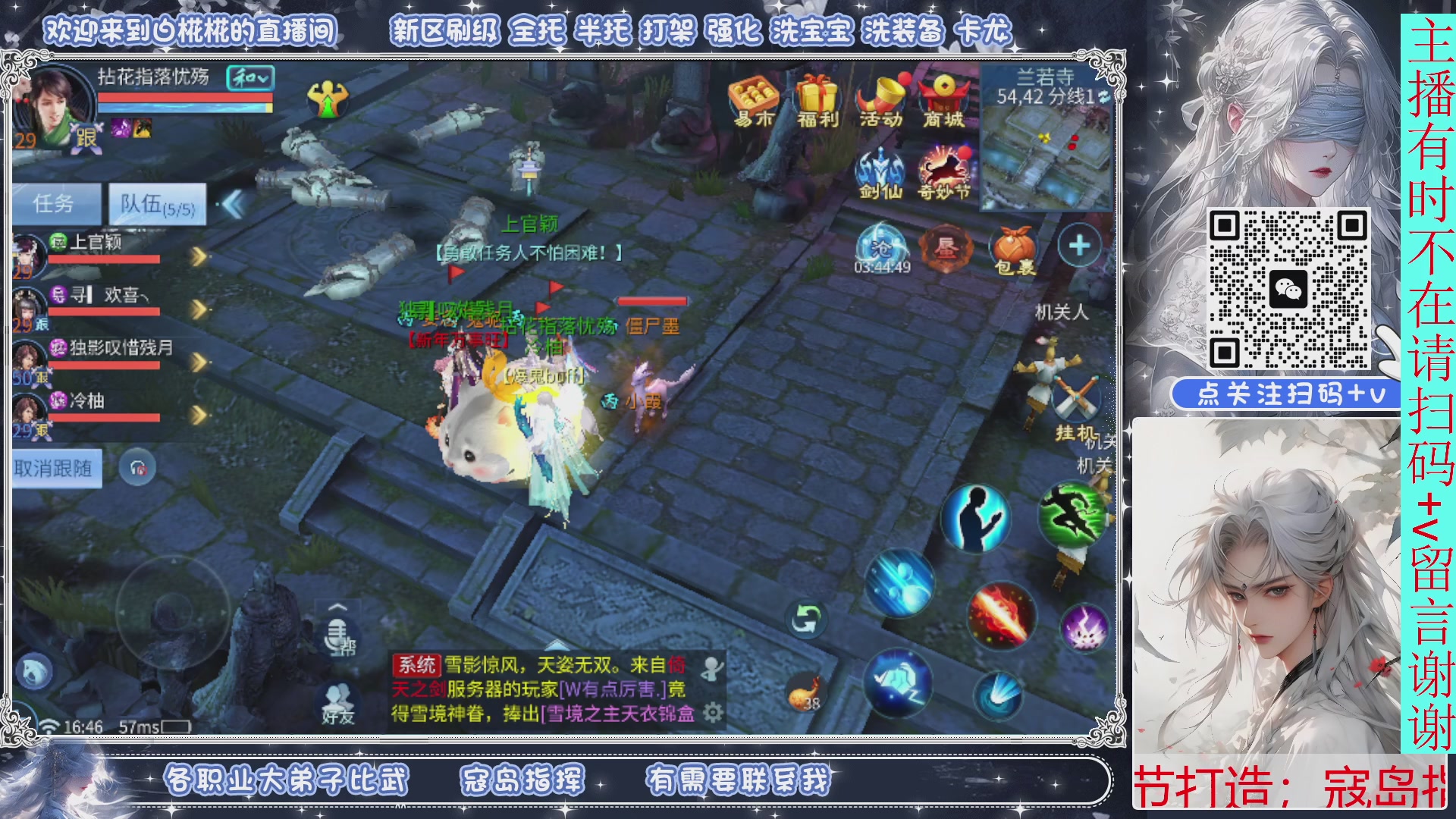Expand 上官颖 team member details arrow
1456x819 pixels.
pos(199,256)
